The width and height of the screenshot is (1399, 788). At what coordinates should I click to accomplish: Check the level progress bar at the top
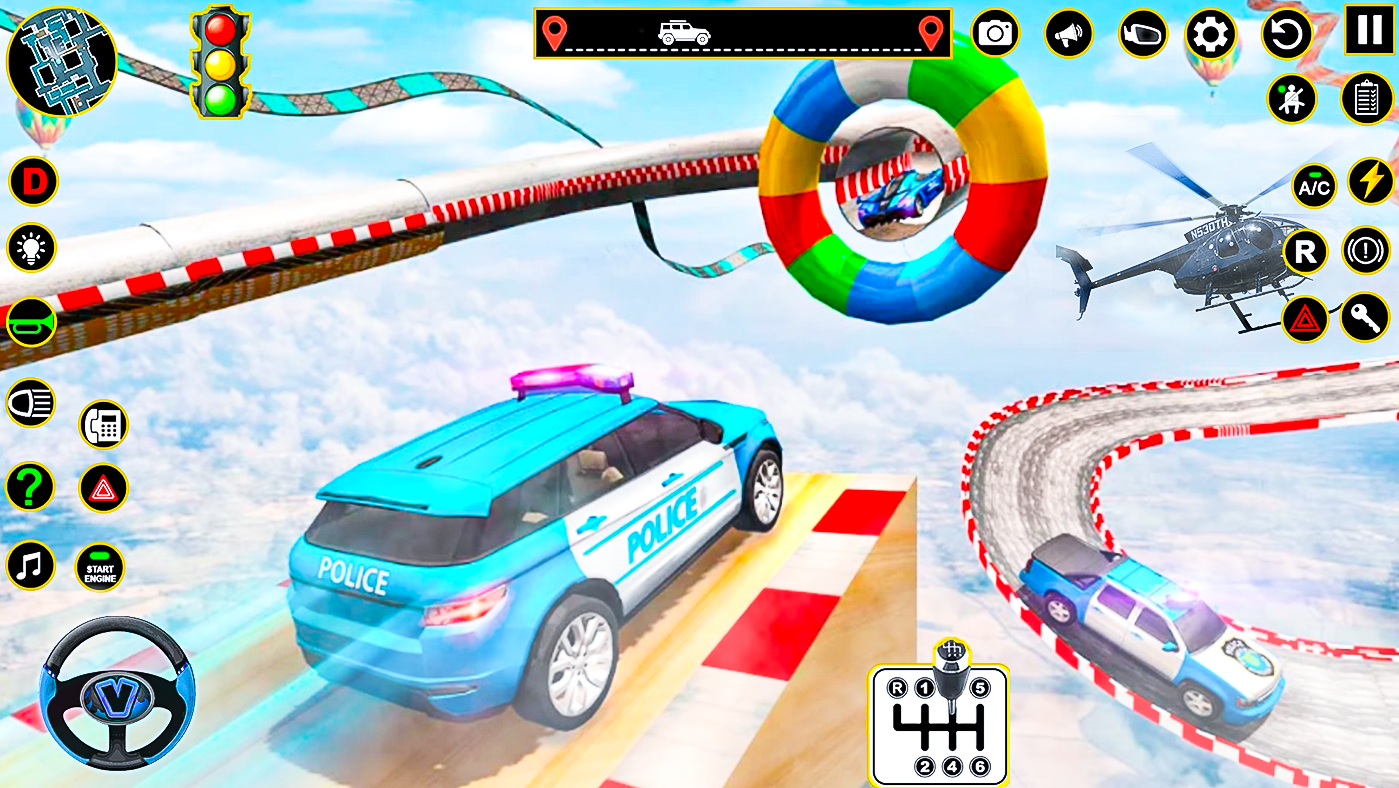(x=740, y=30)
